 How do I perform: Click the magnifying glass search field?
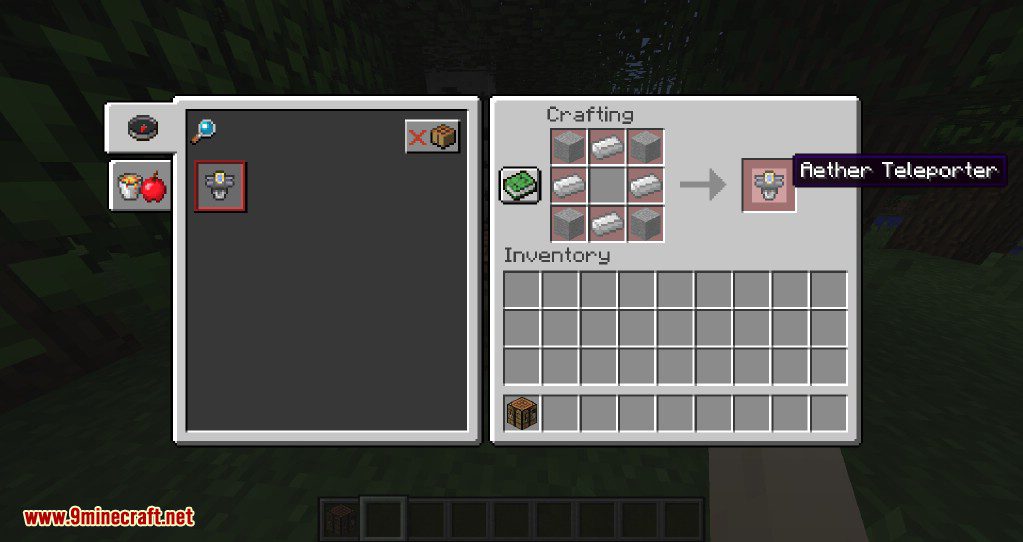[x=203, y=130]
